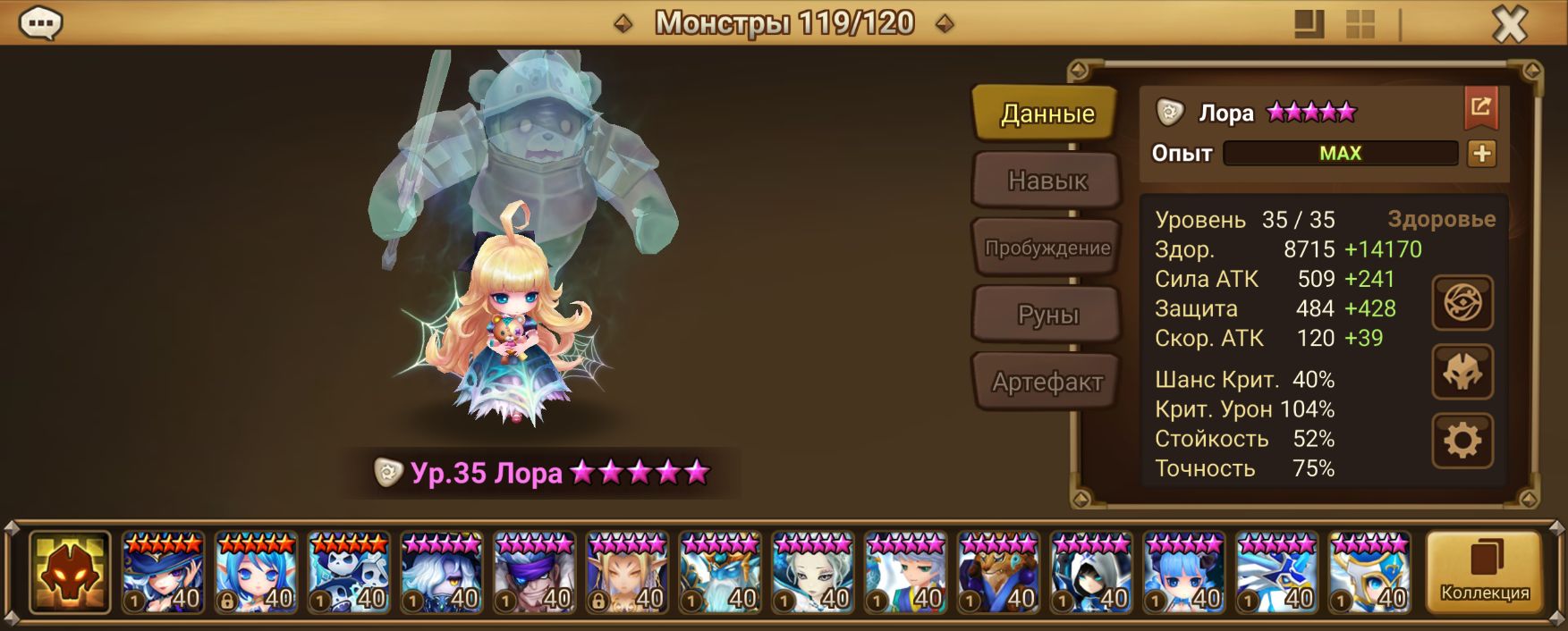This screenshot has height=631, width=1568.
Task: Select the Артефакт tab
Action: click(1047, 383)
